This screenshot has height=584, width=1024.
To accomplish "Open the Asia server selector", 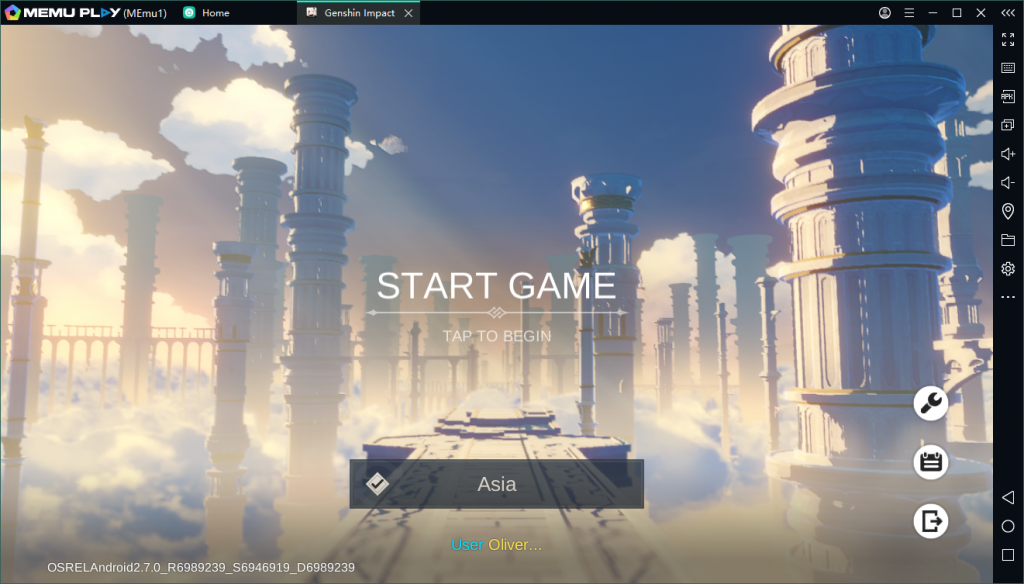I will point(496,484).
